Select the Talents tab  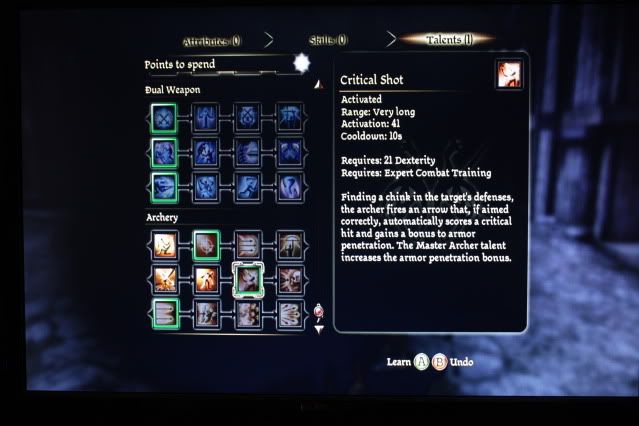pos(447,40)
